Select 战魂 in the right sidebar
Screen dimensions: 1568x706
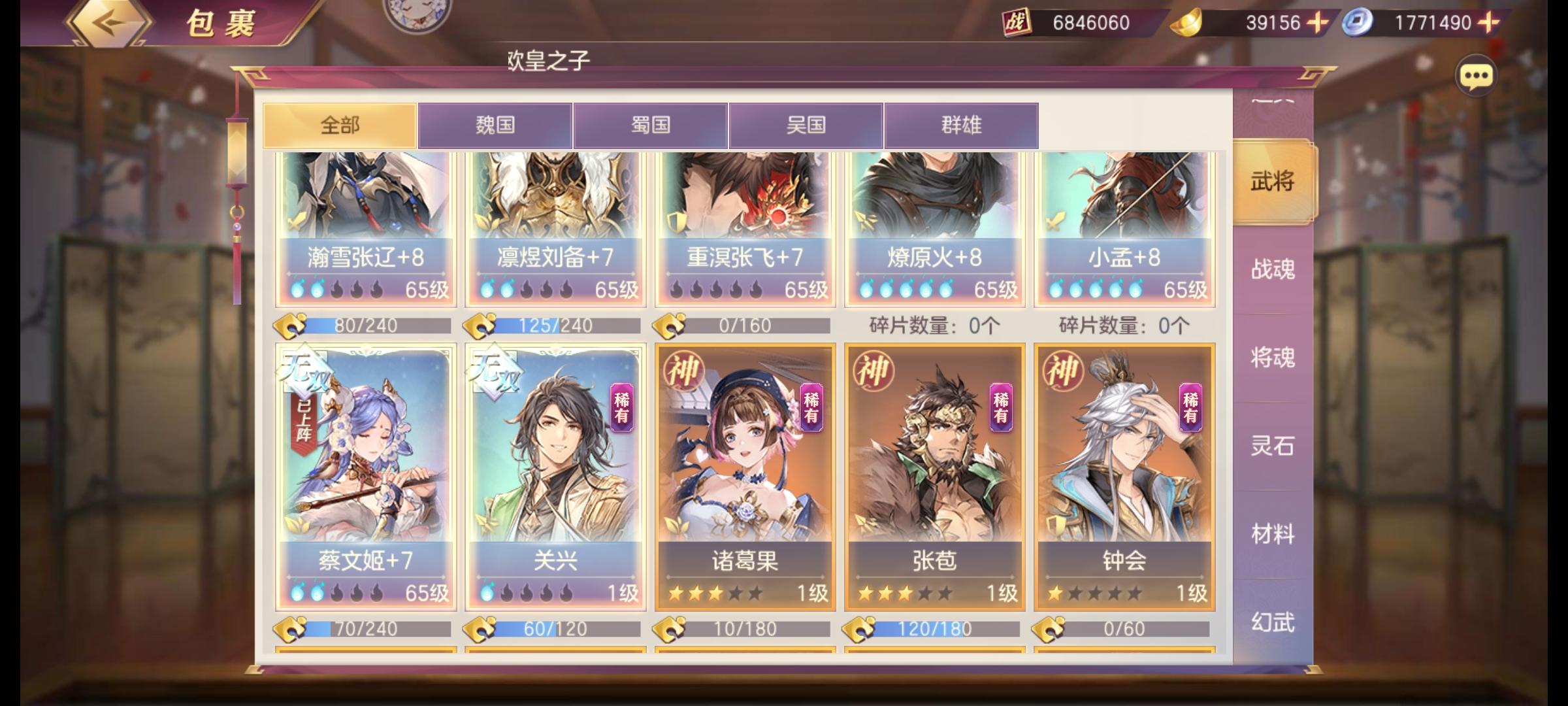click(x=1273, y=270)
